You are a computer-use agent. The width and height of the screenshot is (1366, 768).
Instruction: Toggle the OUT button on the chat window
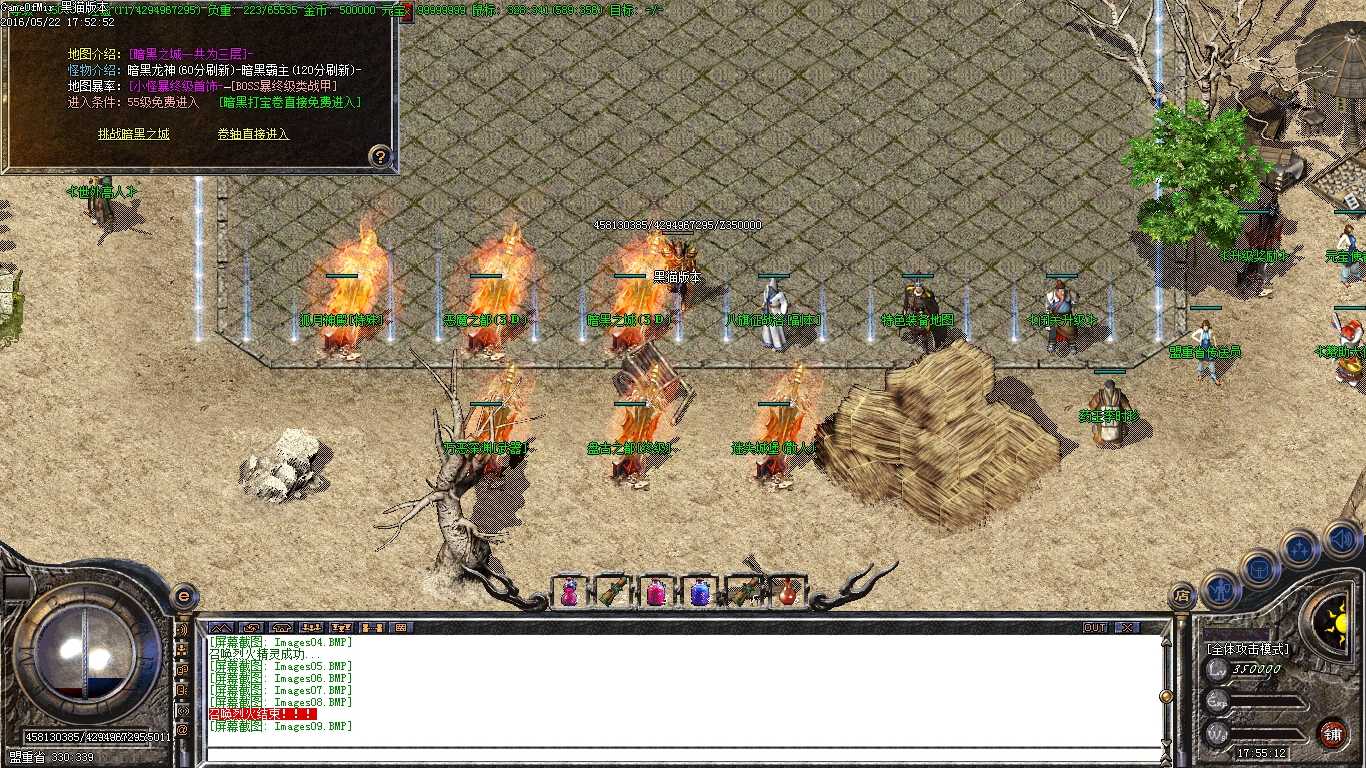point(1095,628)
